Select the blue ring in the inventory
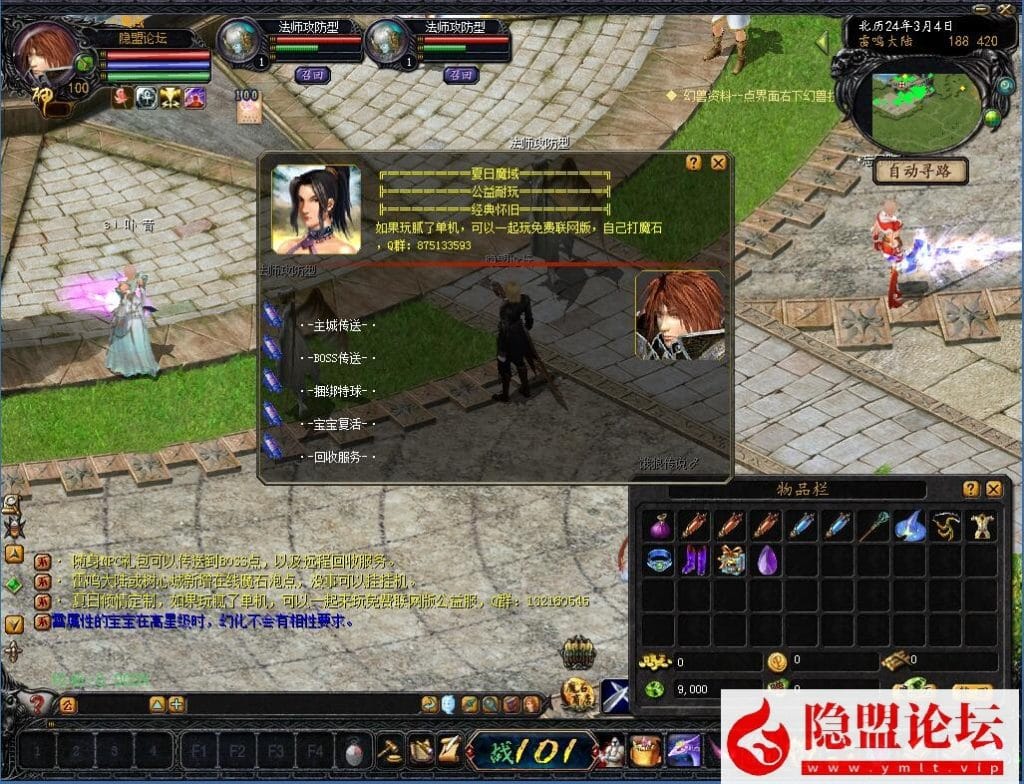This screenshot has height=784, width=1024. click(660, 560)
